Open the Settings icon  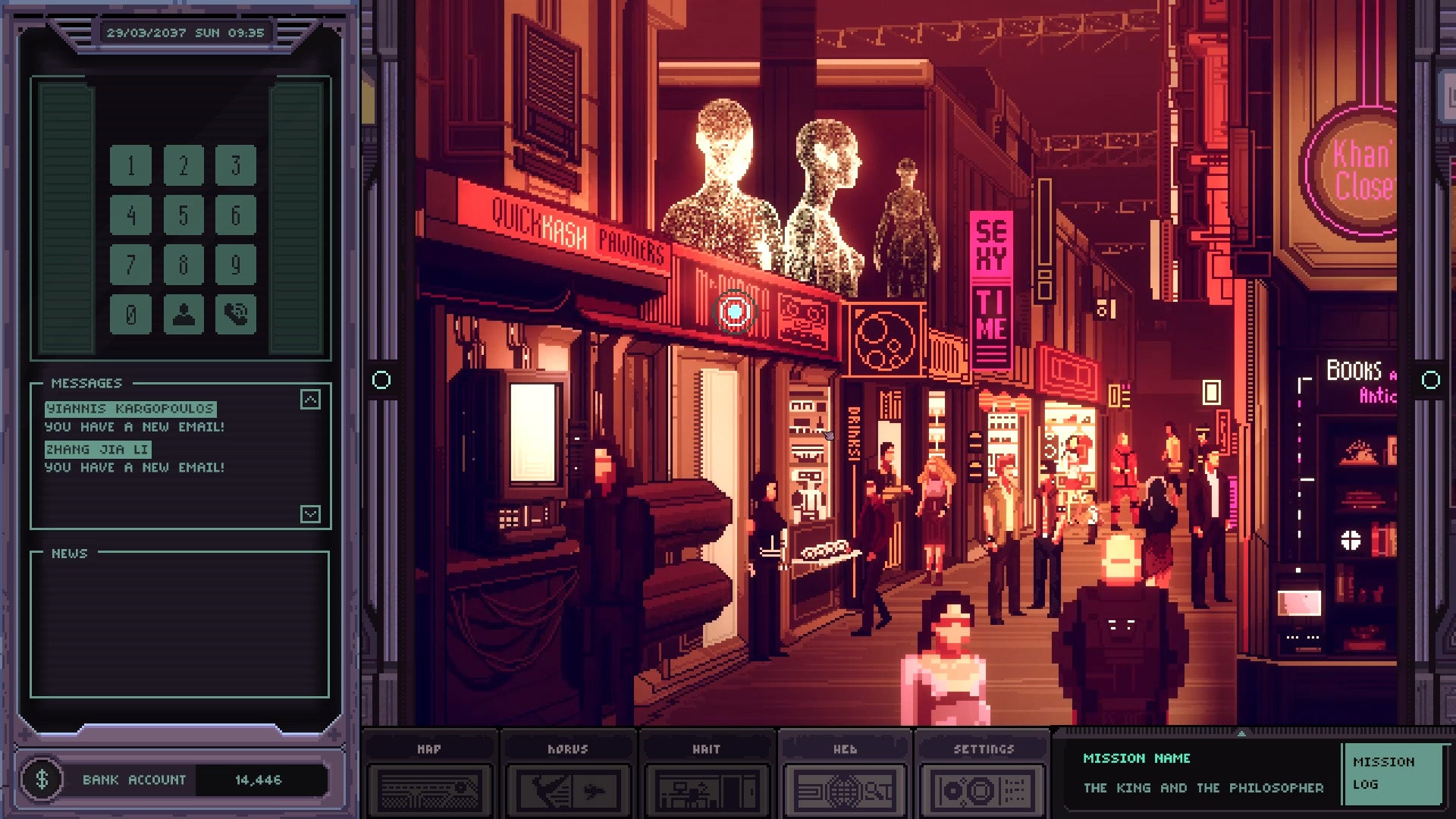click(x=982, y=775)
